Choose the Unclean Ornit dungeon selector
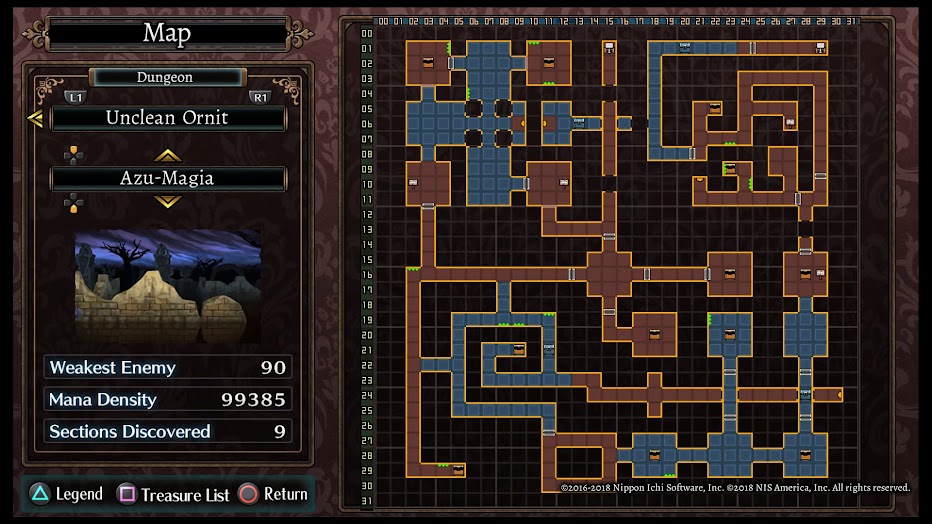This screenshot has width=932, height=524. point(168,118)
